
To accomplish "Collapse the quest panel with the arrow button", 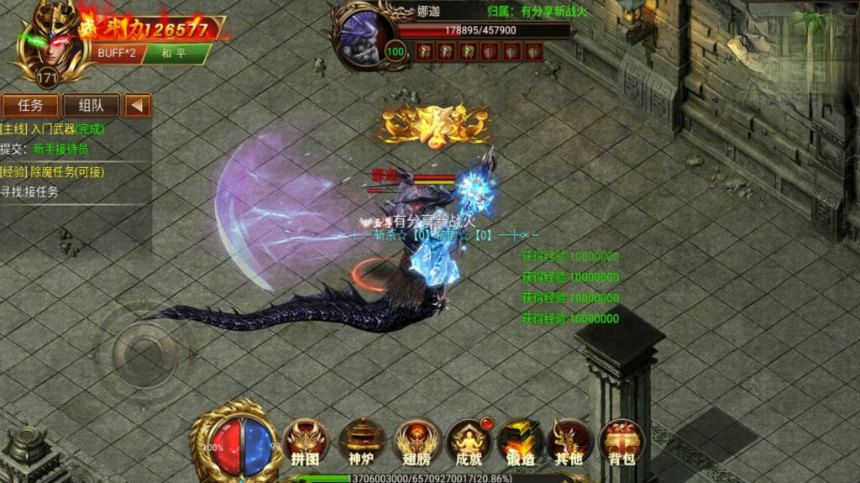I will pos(138,105).
